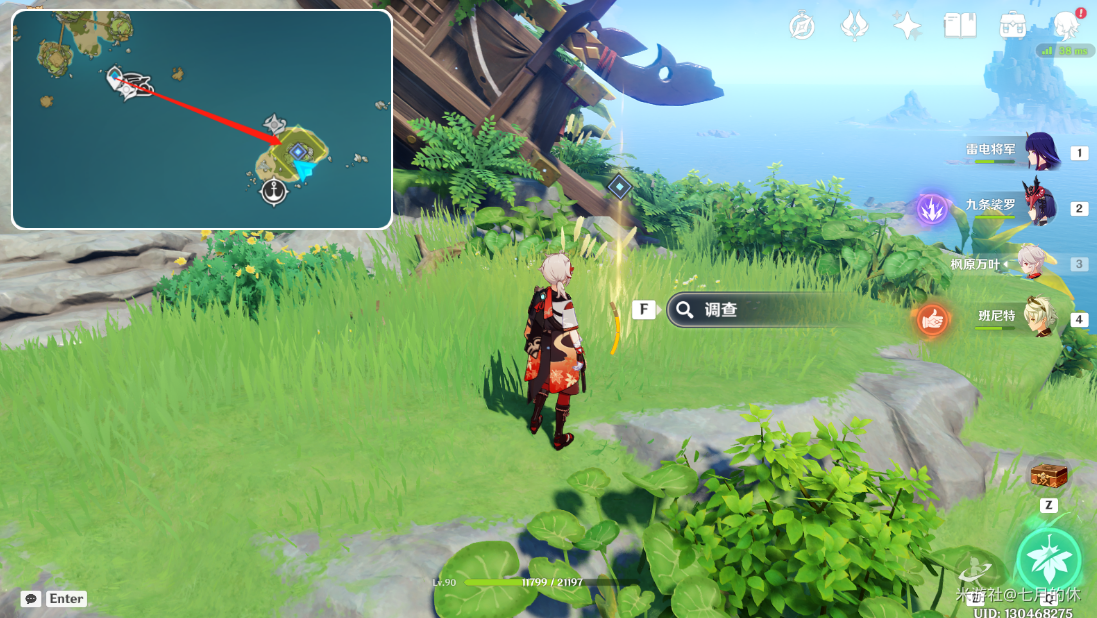1097x618 pixels.
Task: Trigger 班尼特's red Pyro burst icon
Action: [x=932, y=320]
